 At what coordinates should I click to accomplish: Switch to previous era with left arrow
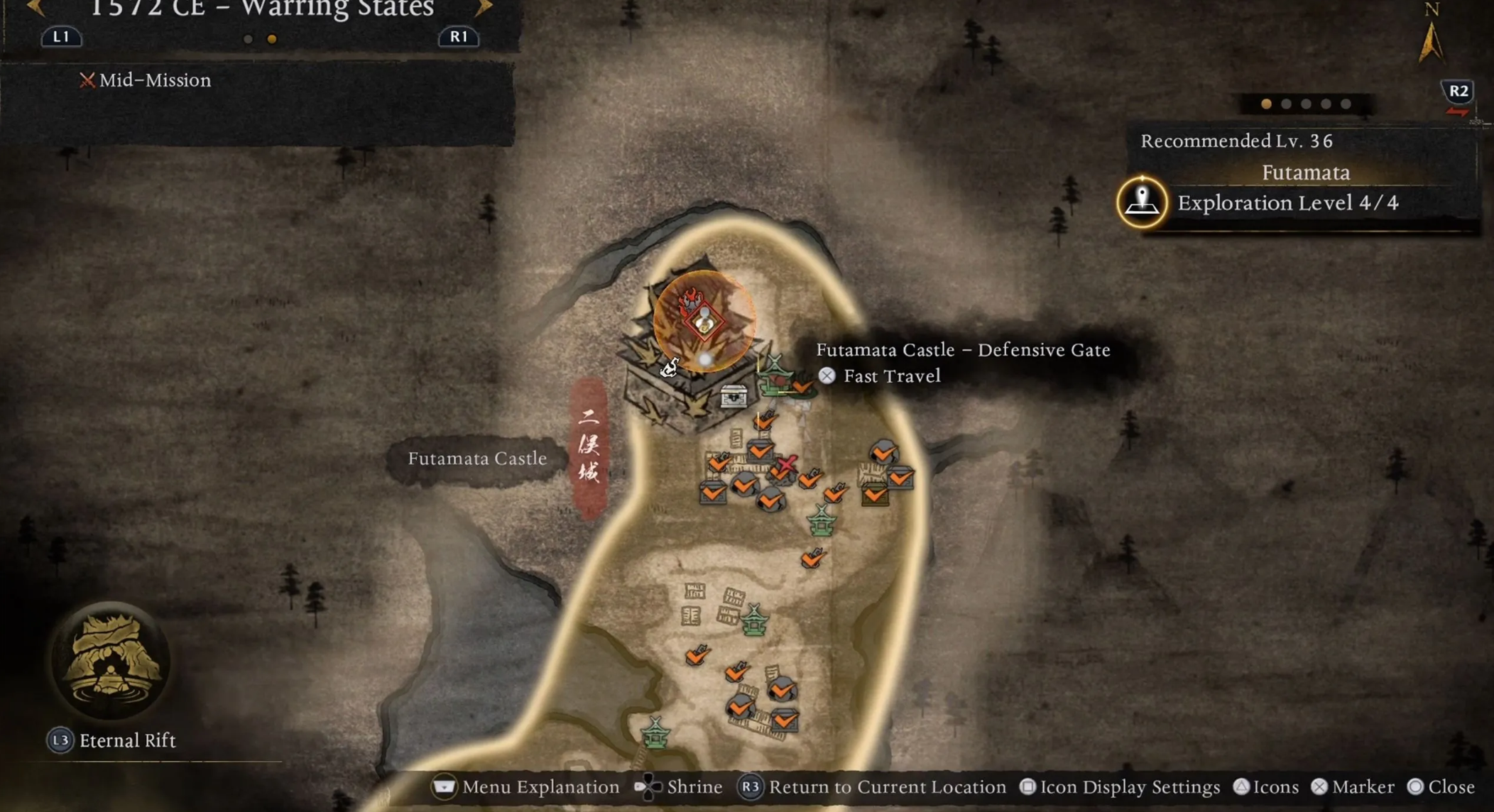pyautogui.click(x=36, y=9)
